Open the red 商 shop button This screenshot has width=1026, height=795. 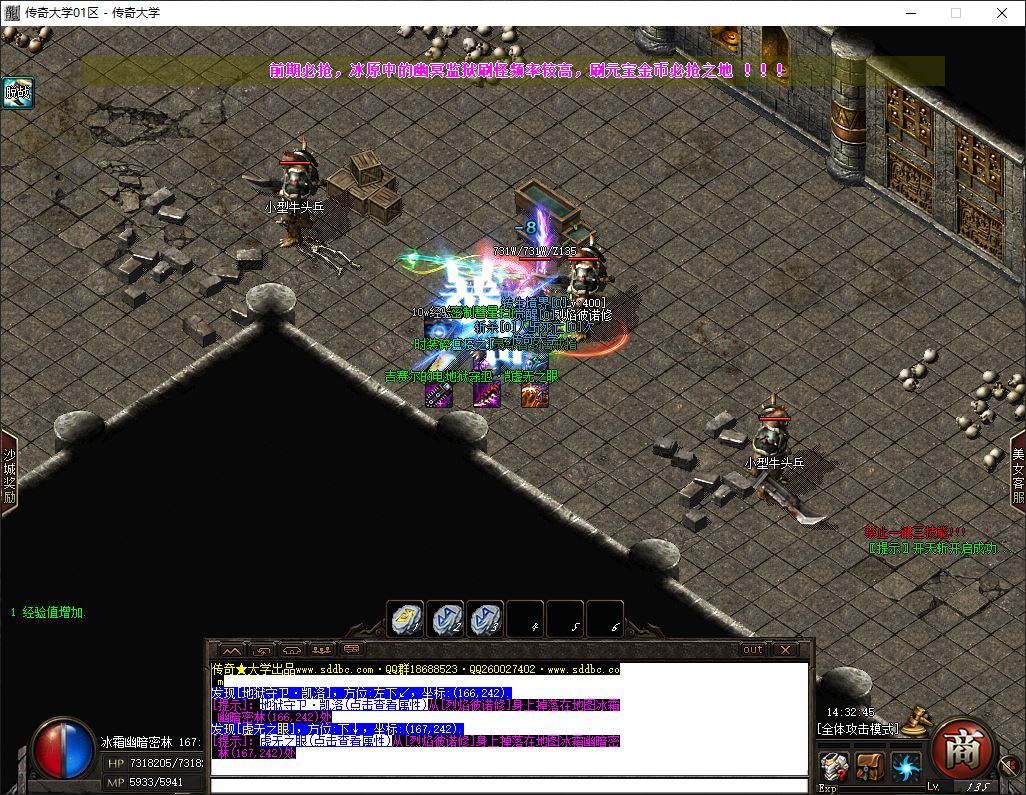coord(963,750)
